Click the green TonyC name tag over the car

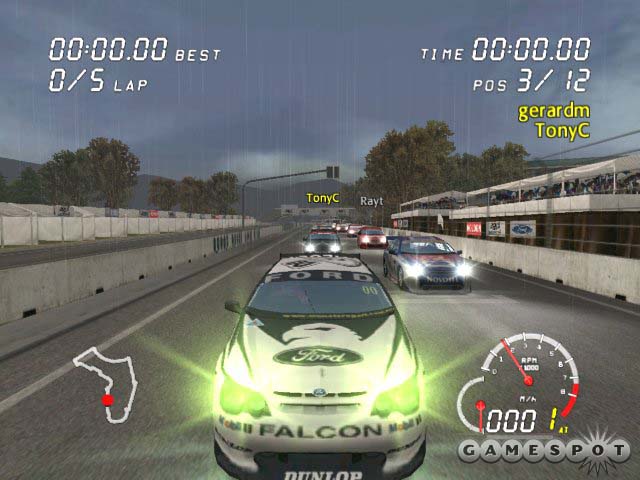[323, 198]
